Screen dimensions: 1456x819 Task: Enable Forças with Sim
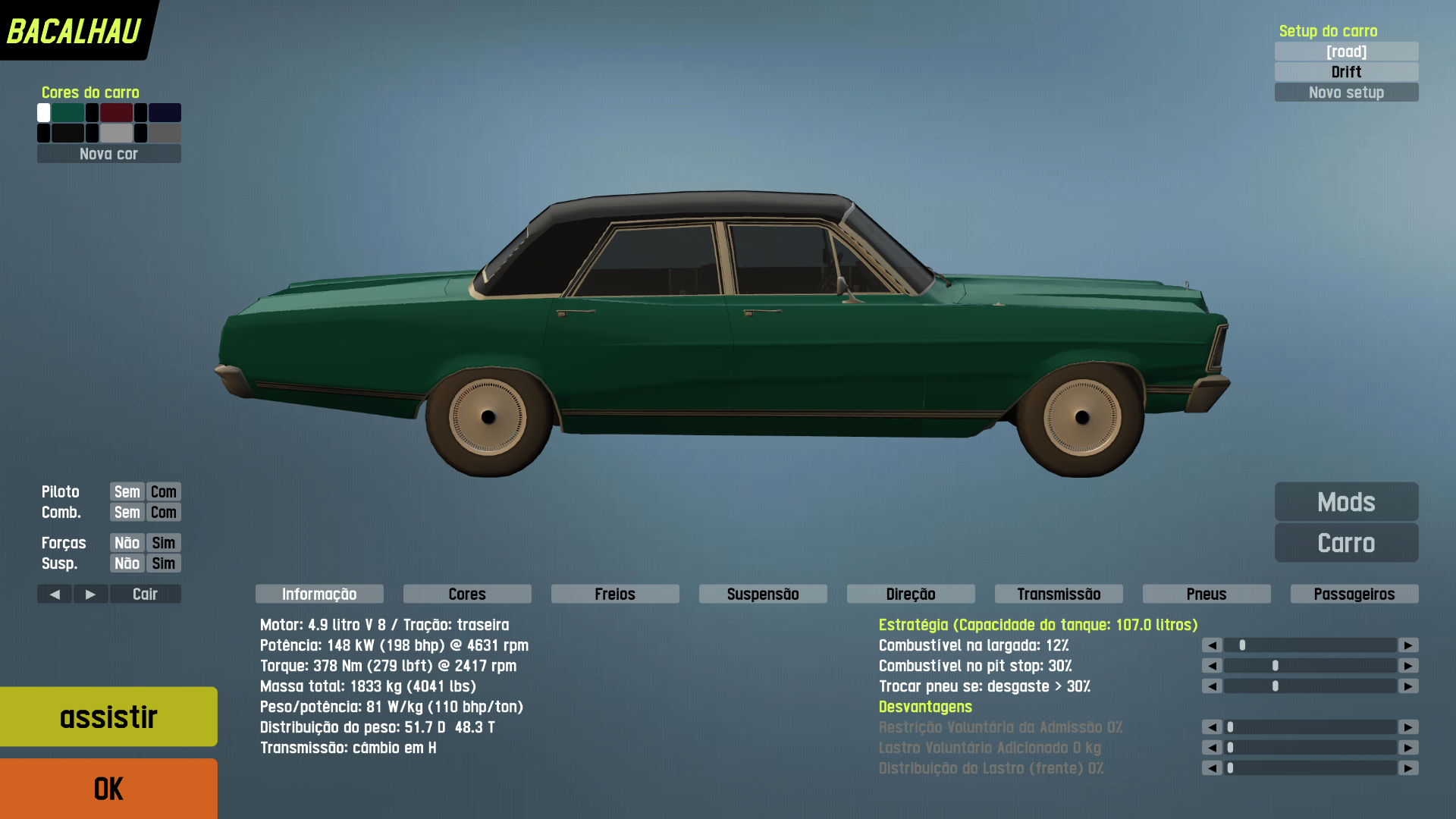[163, 543]
